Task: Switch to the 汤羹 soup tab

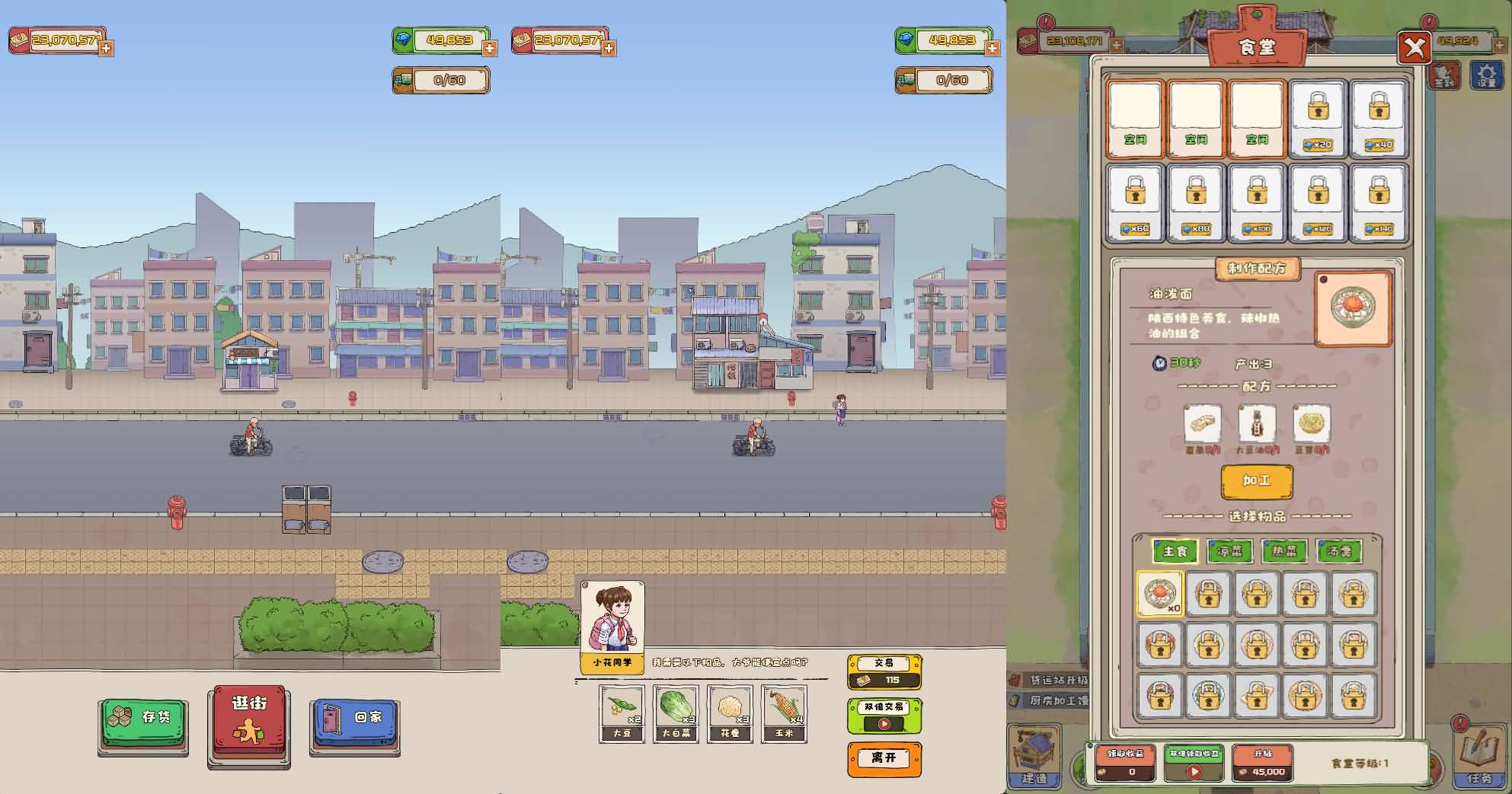Action: tap(1340, 551)
